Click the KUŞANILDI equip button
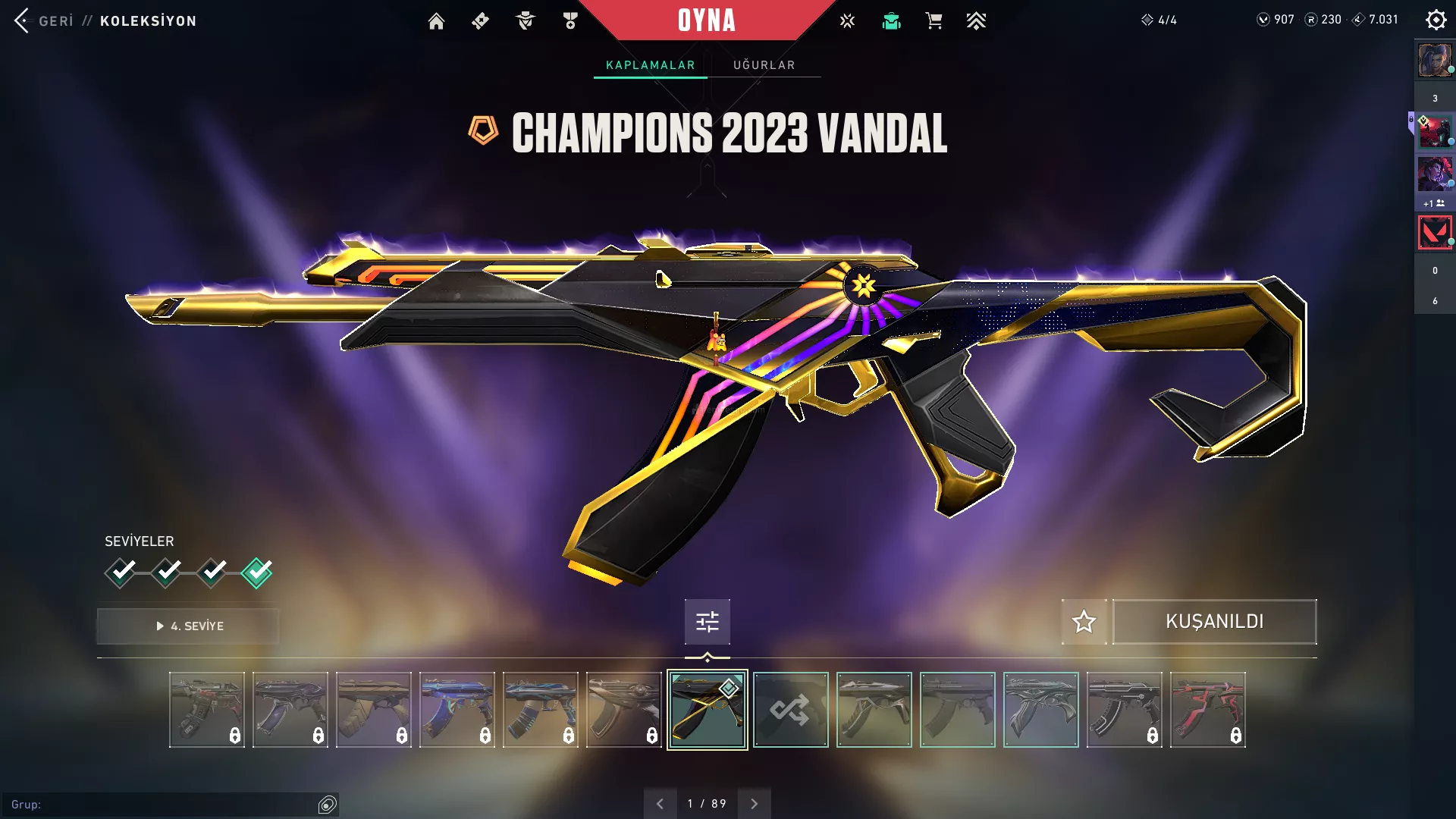This screenshot has height=819, width=1456. point(1214,622)
